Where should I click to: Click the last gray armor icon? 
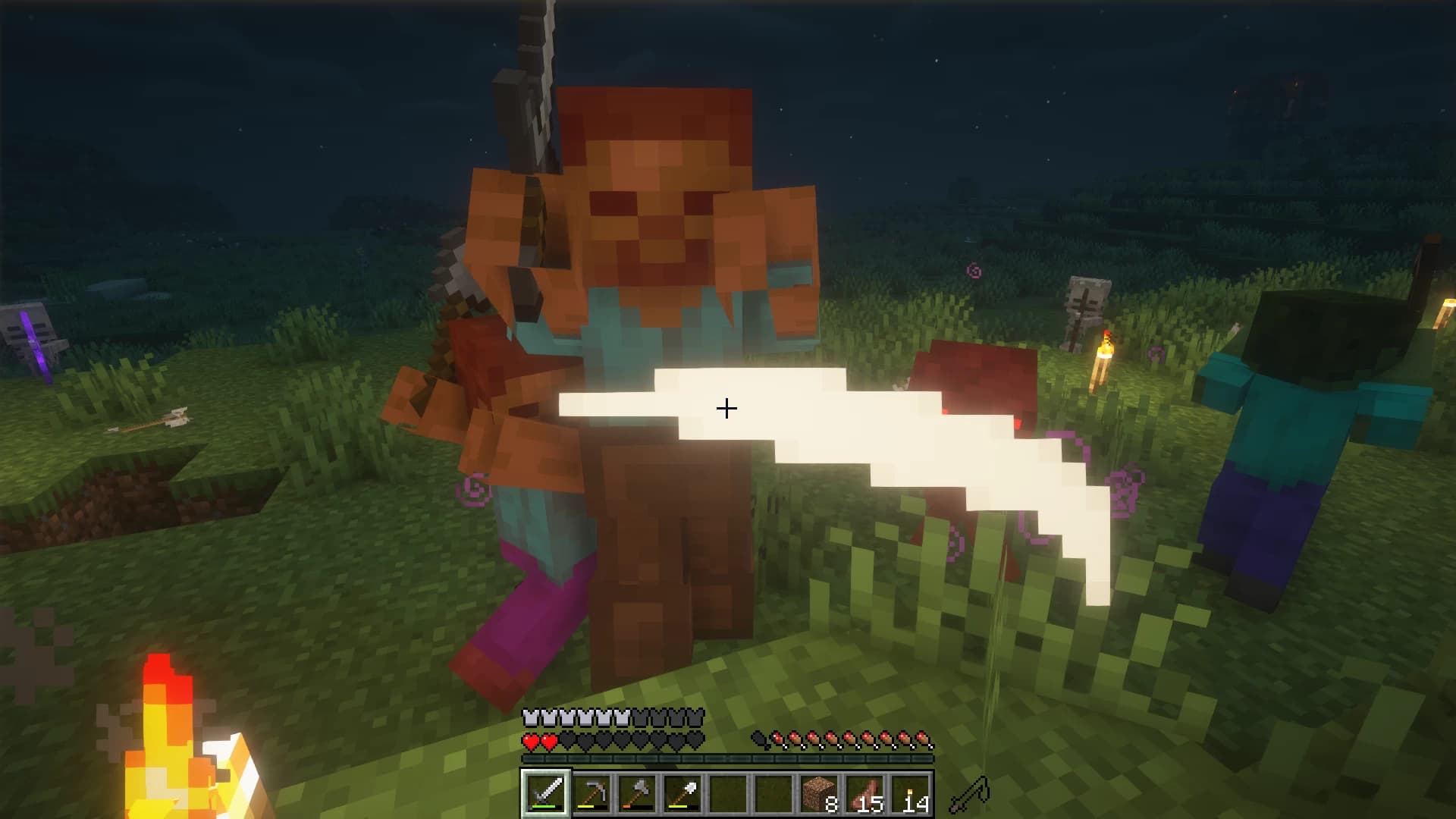tap(694, 717)
